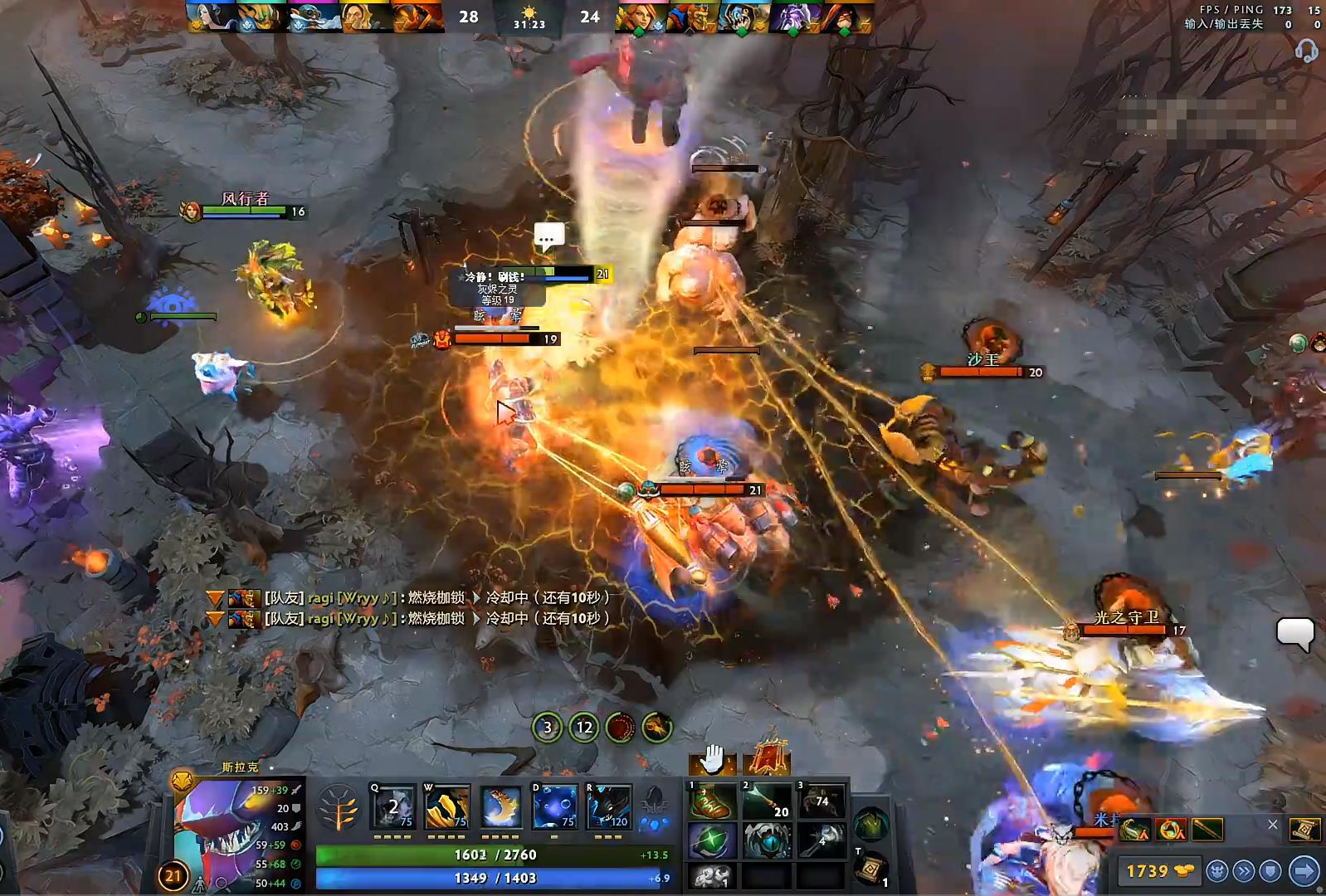Use the boots in inventory slot 1

pos(713,801)
